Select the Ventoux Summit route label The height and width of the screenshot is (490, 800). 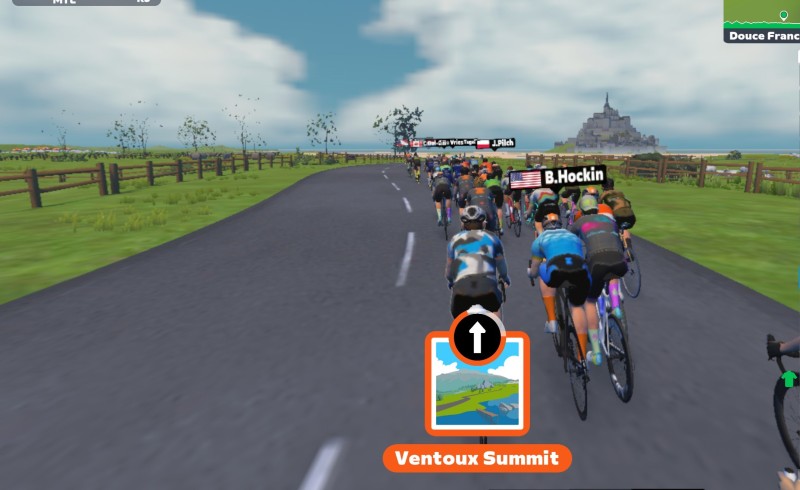tap(477, 459)
